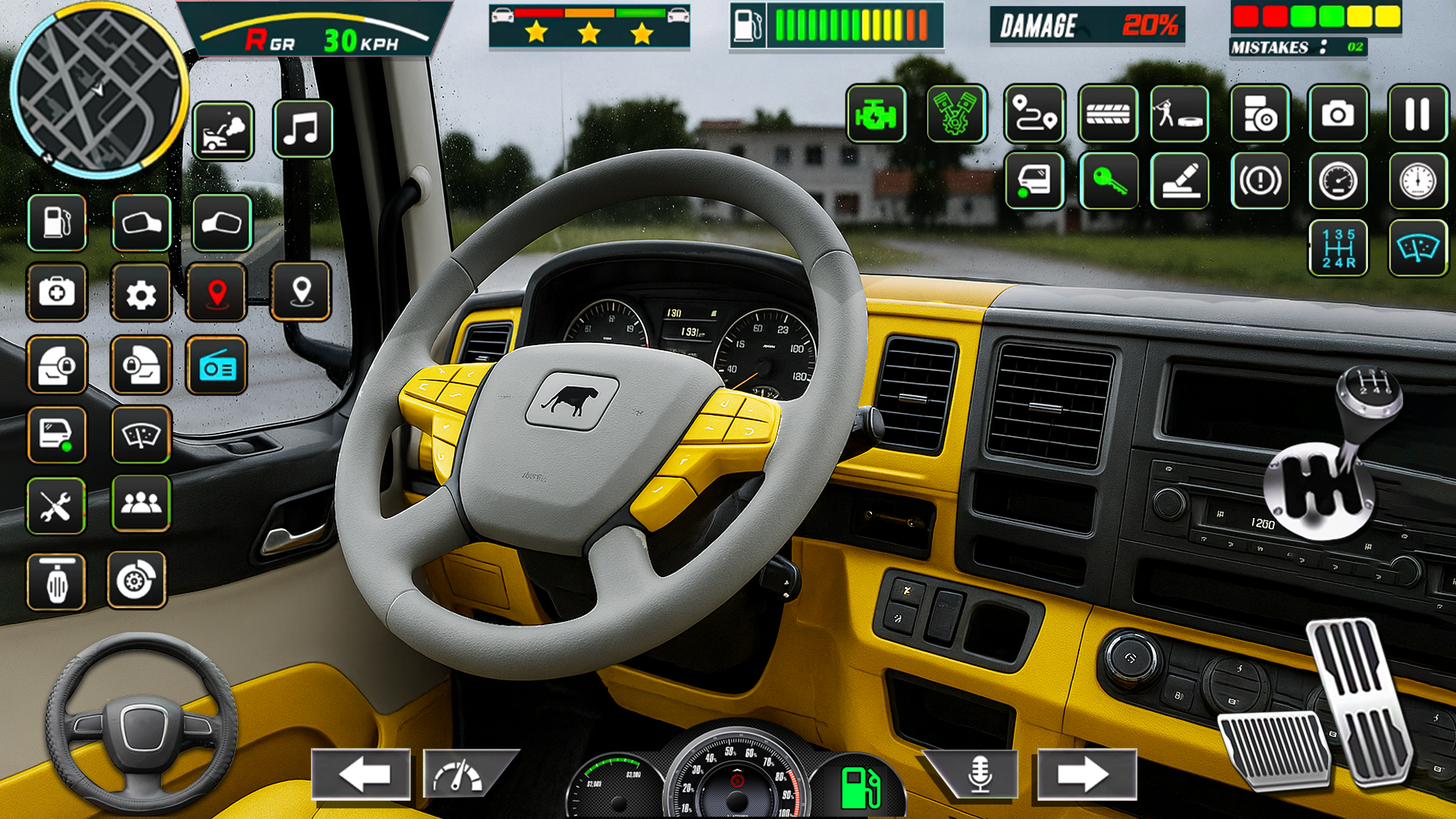Screen dimensions: 1456x819
Task: Select the music note icon
Action: pos(303,129)
